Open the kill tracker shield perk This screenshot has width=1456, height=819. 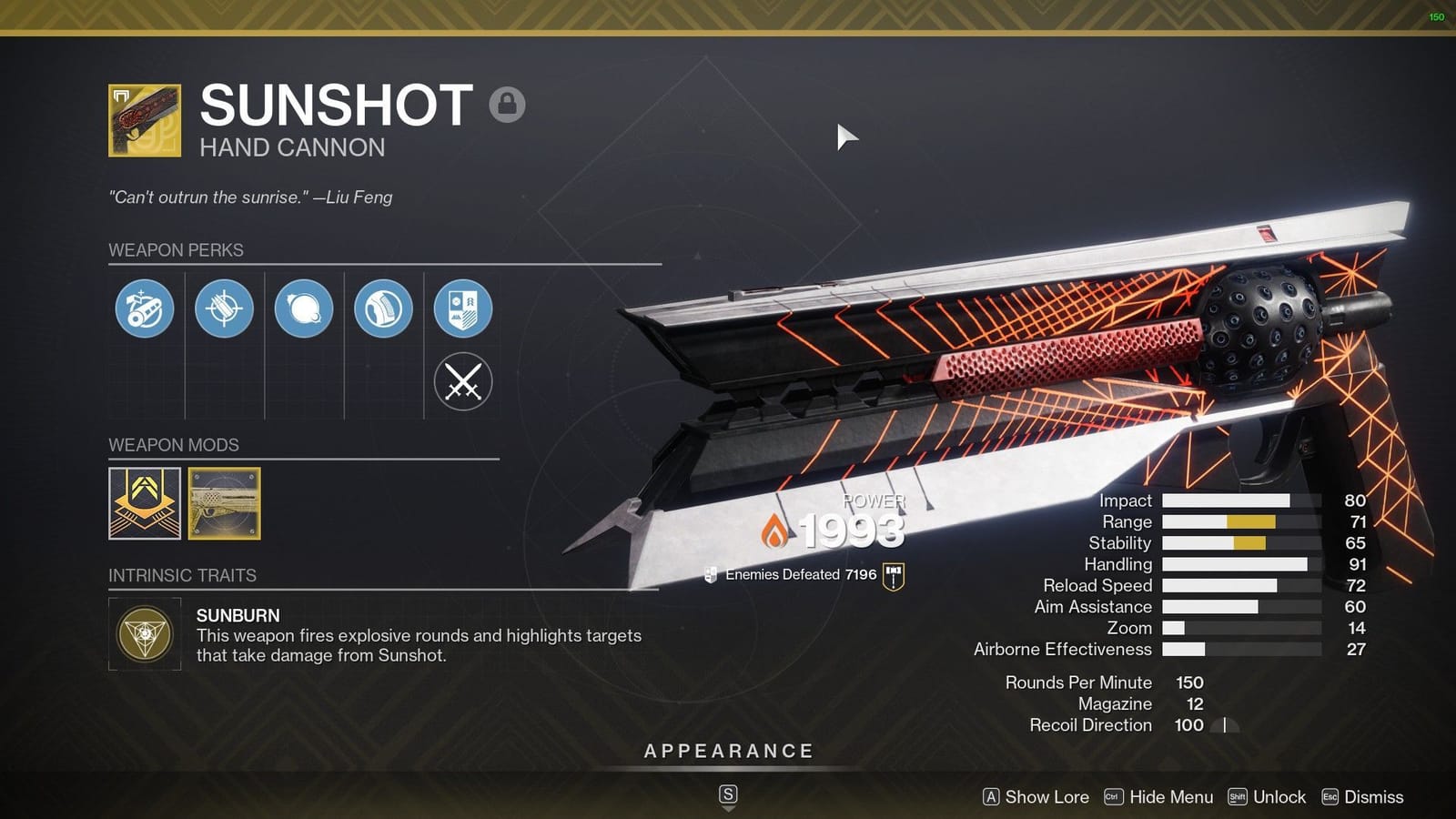(463, 309)
